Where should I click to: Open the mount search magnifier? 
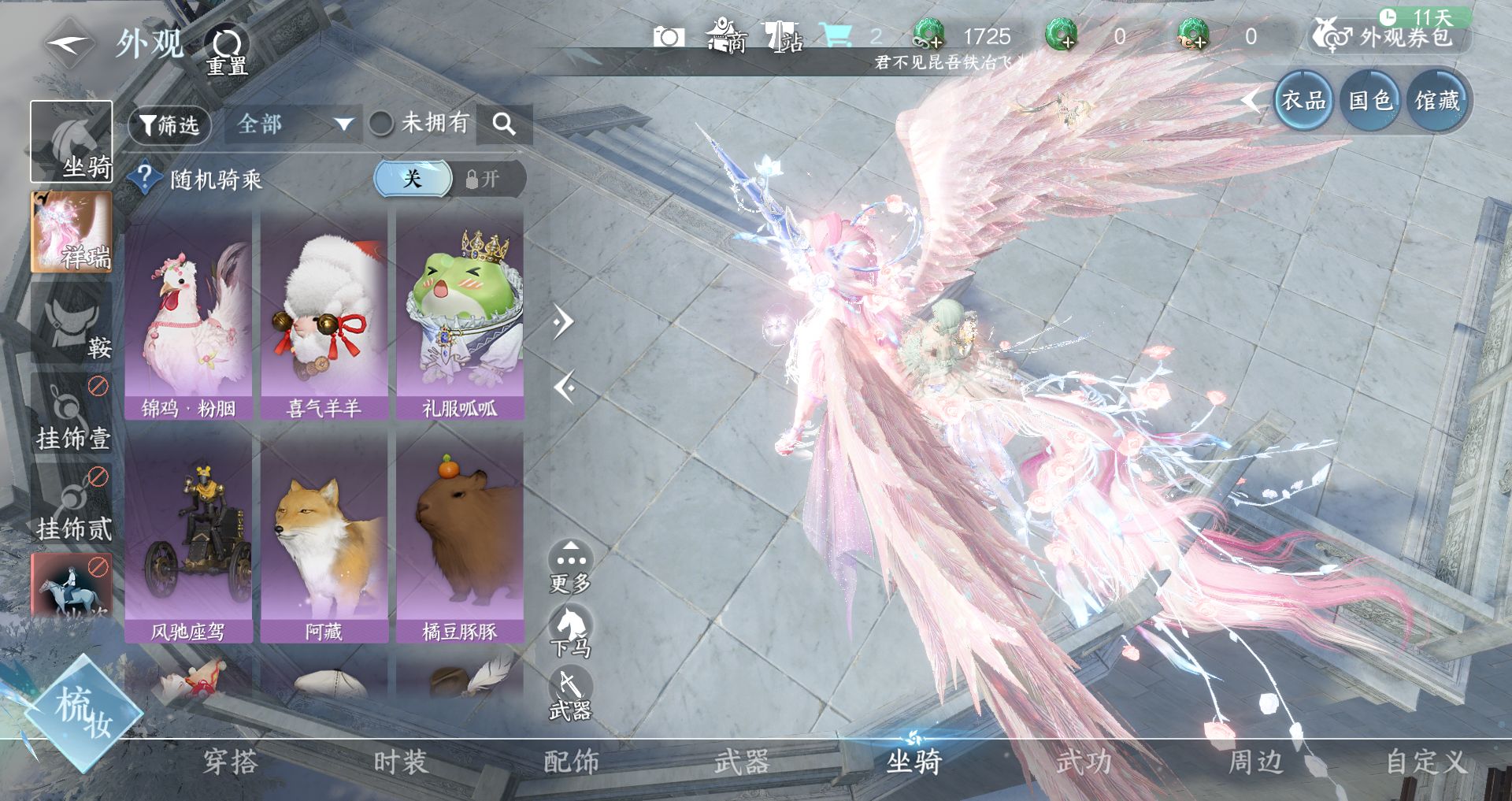(504, 124)
